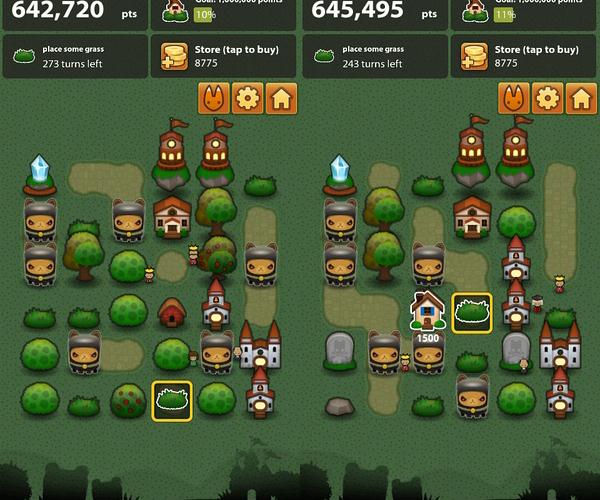
Task: Open the Store beside the 273 turns counter
Action: point(223,57)
